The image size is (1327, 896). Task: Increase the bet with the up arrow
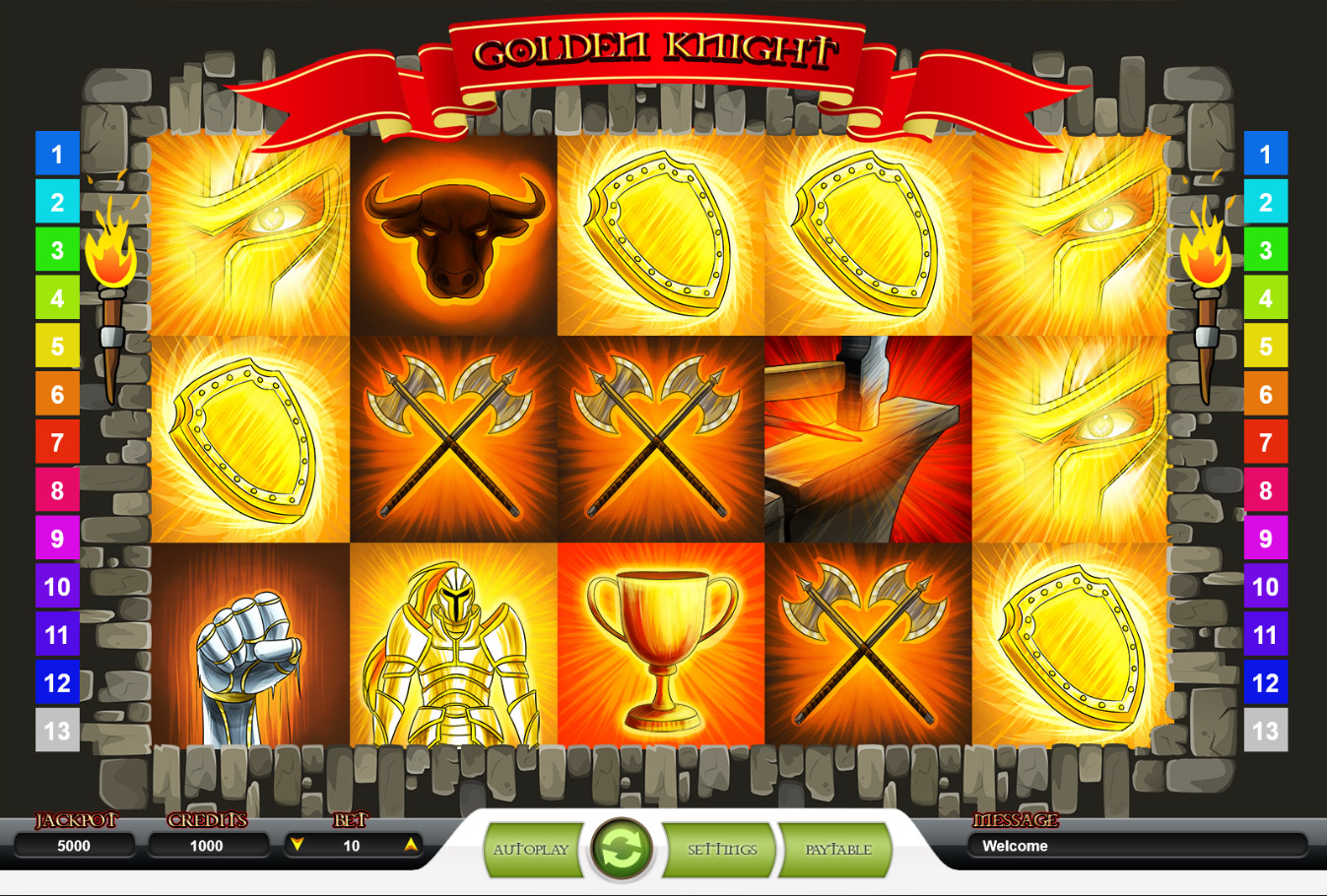click(x=410, y=844)
